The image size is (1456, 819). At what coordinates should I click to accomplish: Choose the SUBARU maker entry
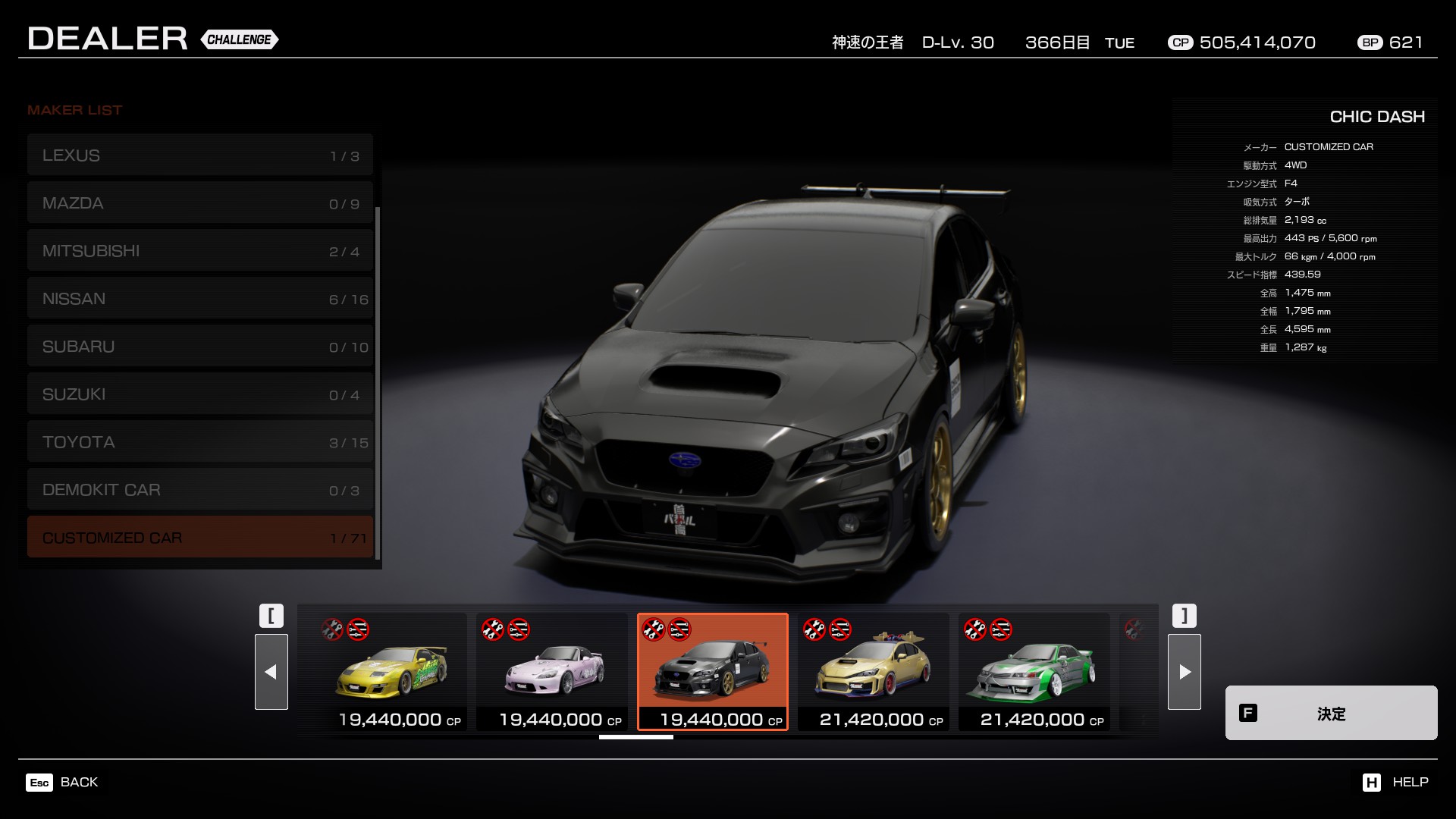(x=200, y=347)
